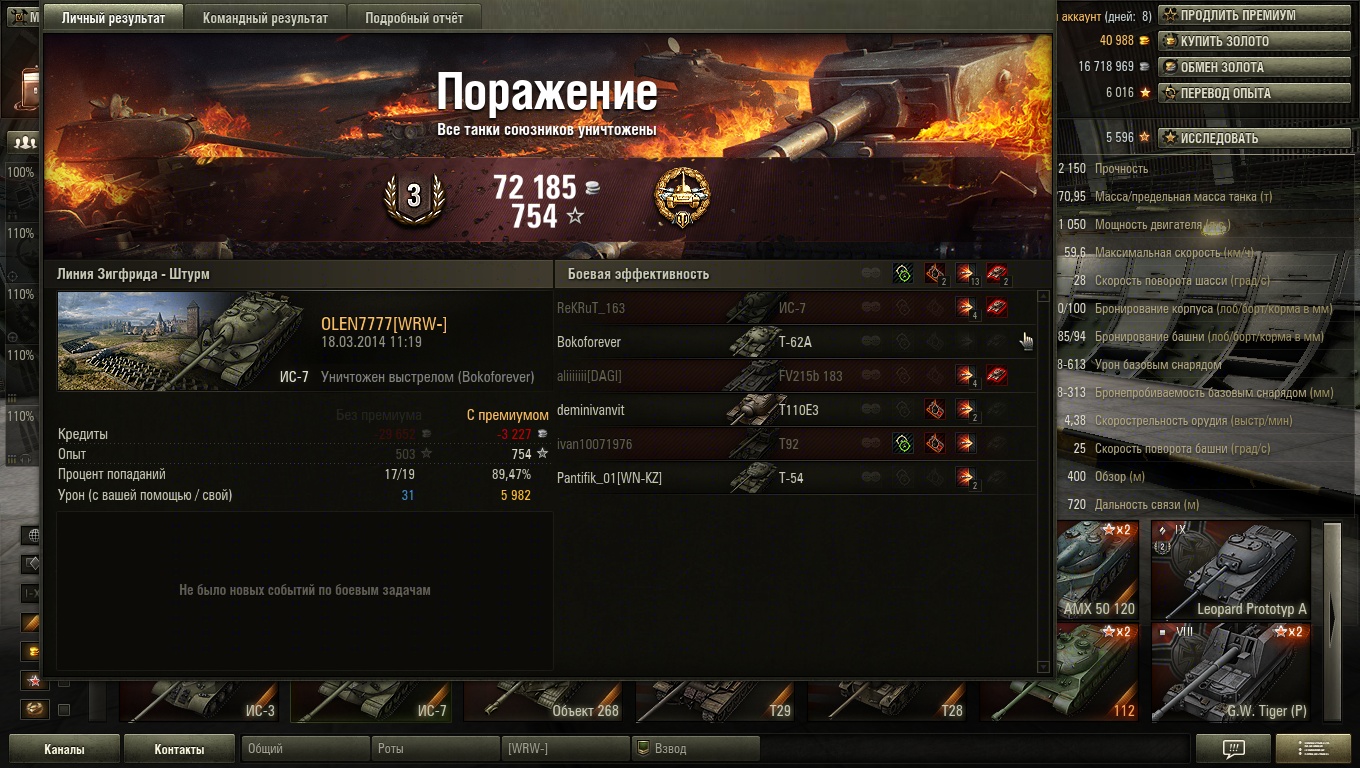This screenshot has width=1360, height=768.
Task: Show the Контакты list
Action: pos(179,749)
